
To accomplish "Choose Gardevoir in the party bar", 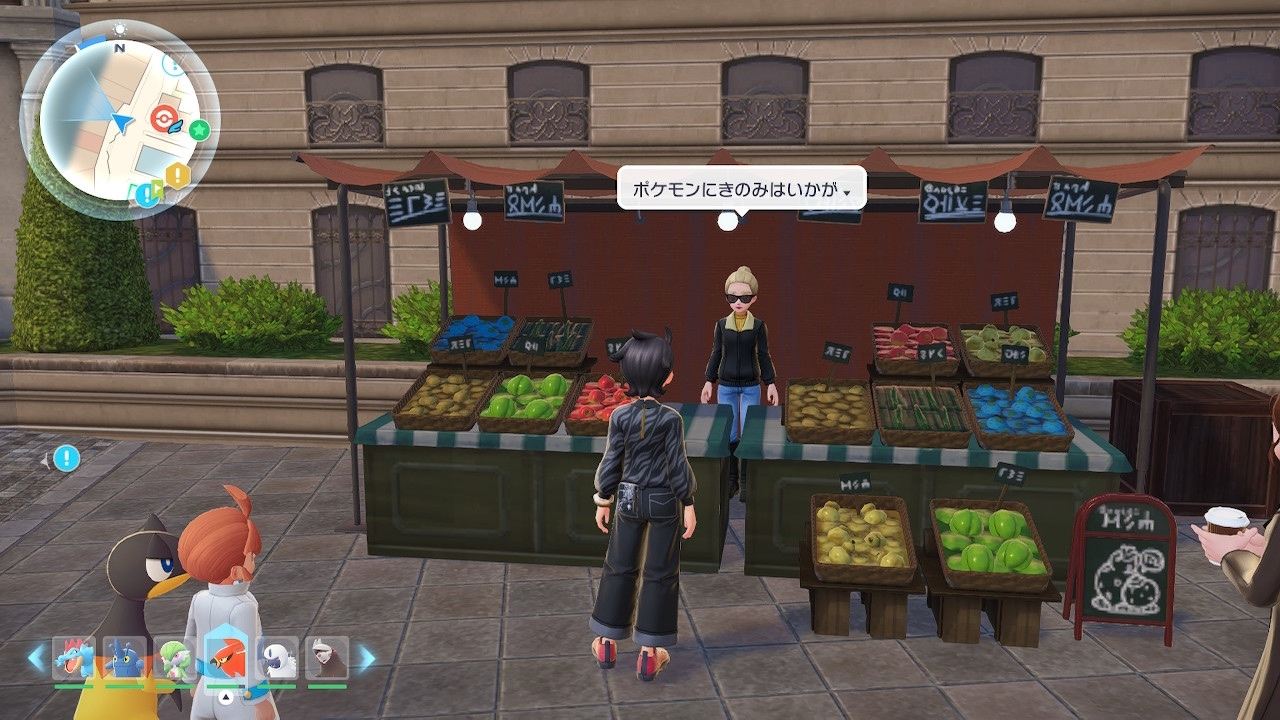I will [x=175, y=658].
